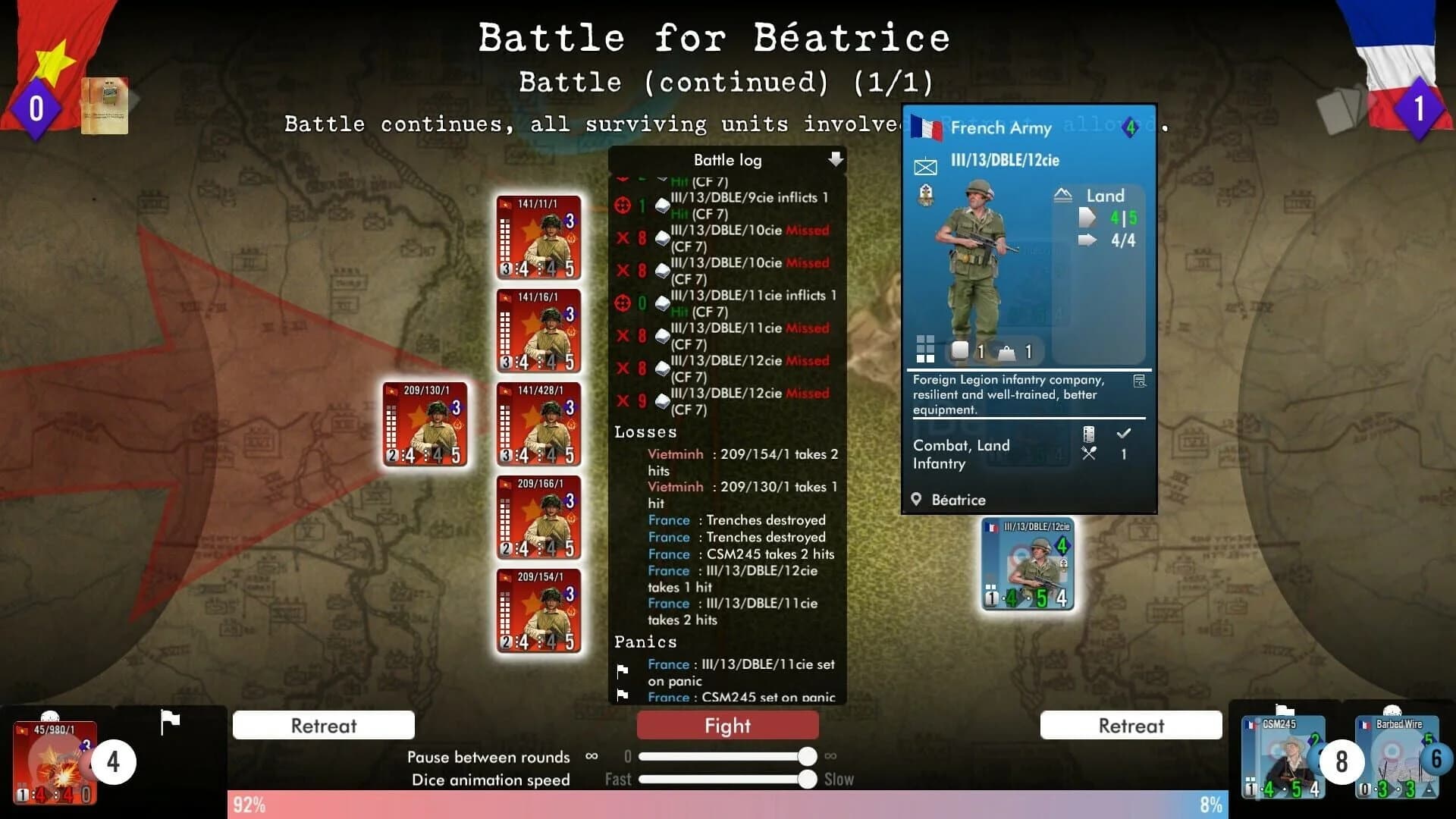The height and width of the screenshot is (819, 1456).
Task: Toggle the infinity icon left of the pause slider
Action: [x=591, y=756]
